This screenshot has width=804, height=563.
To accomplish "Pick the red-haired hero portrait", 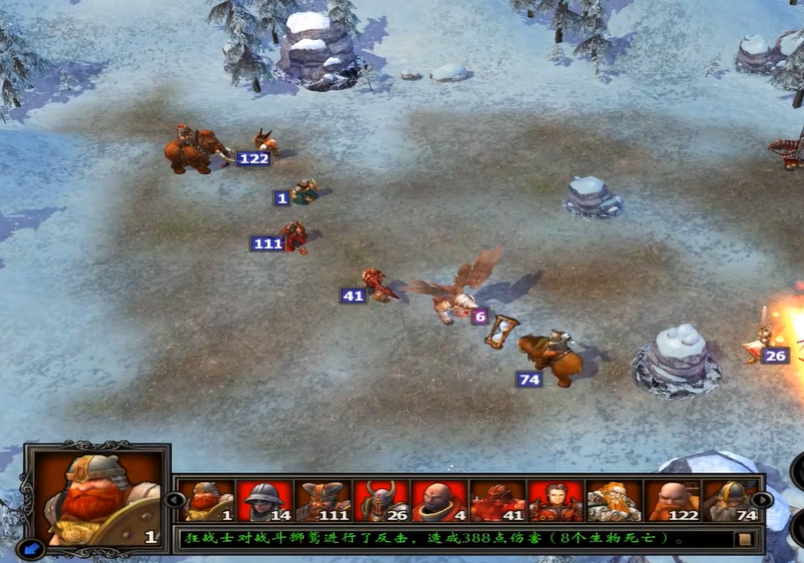I will 555,501.
